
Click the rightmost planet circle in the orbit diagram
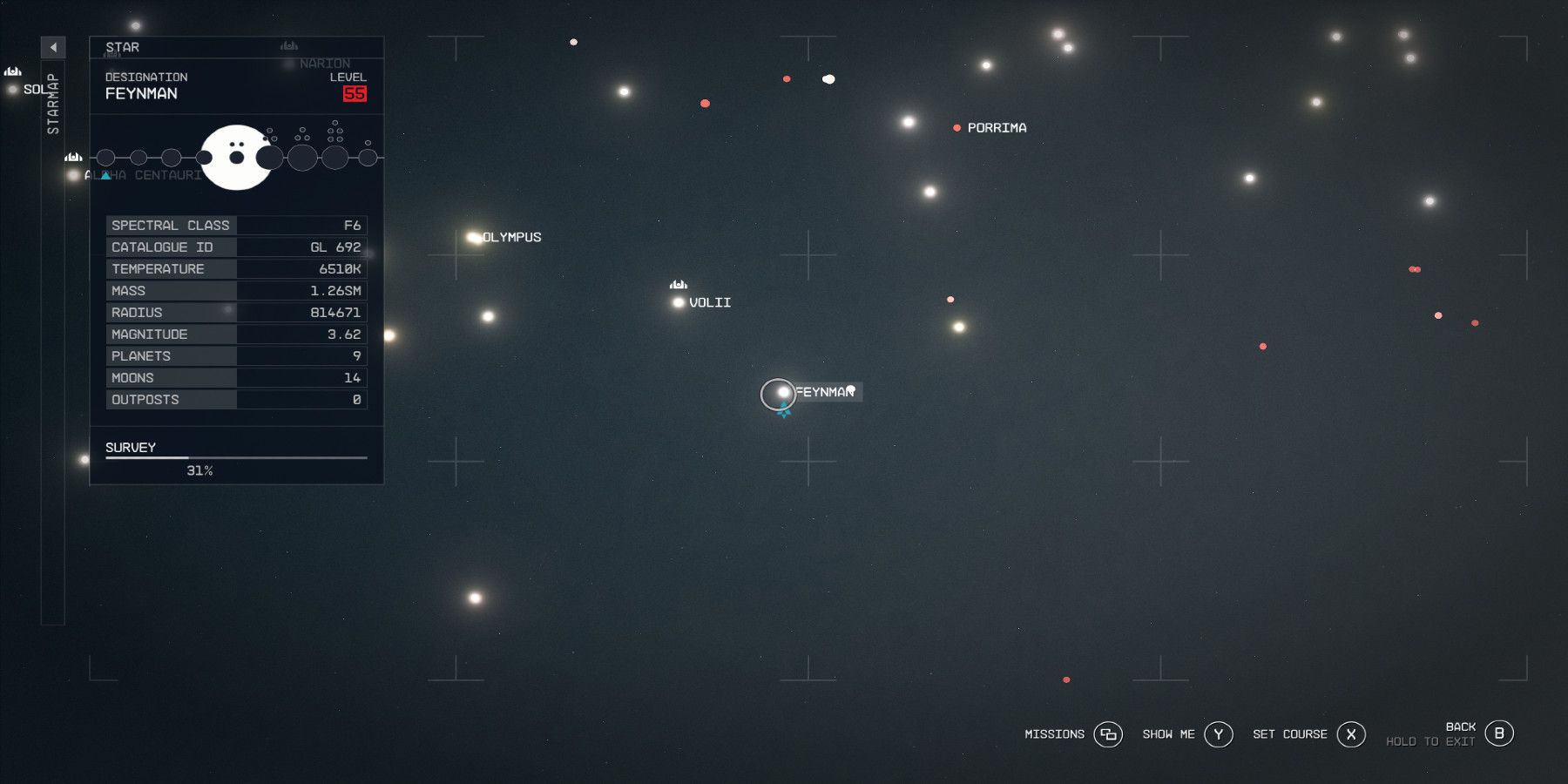pyautogui.click(x=368, y=159)
